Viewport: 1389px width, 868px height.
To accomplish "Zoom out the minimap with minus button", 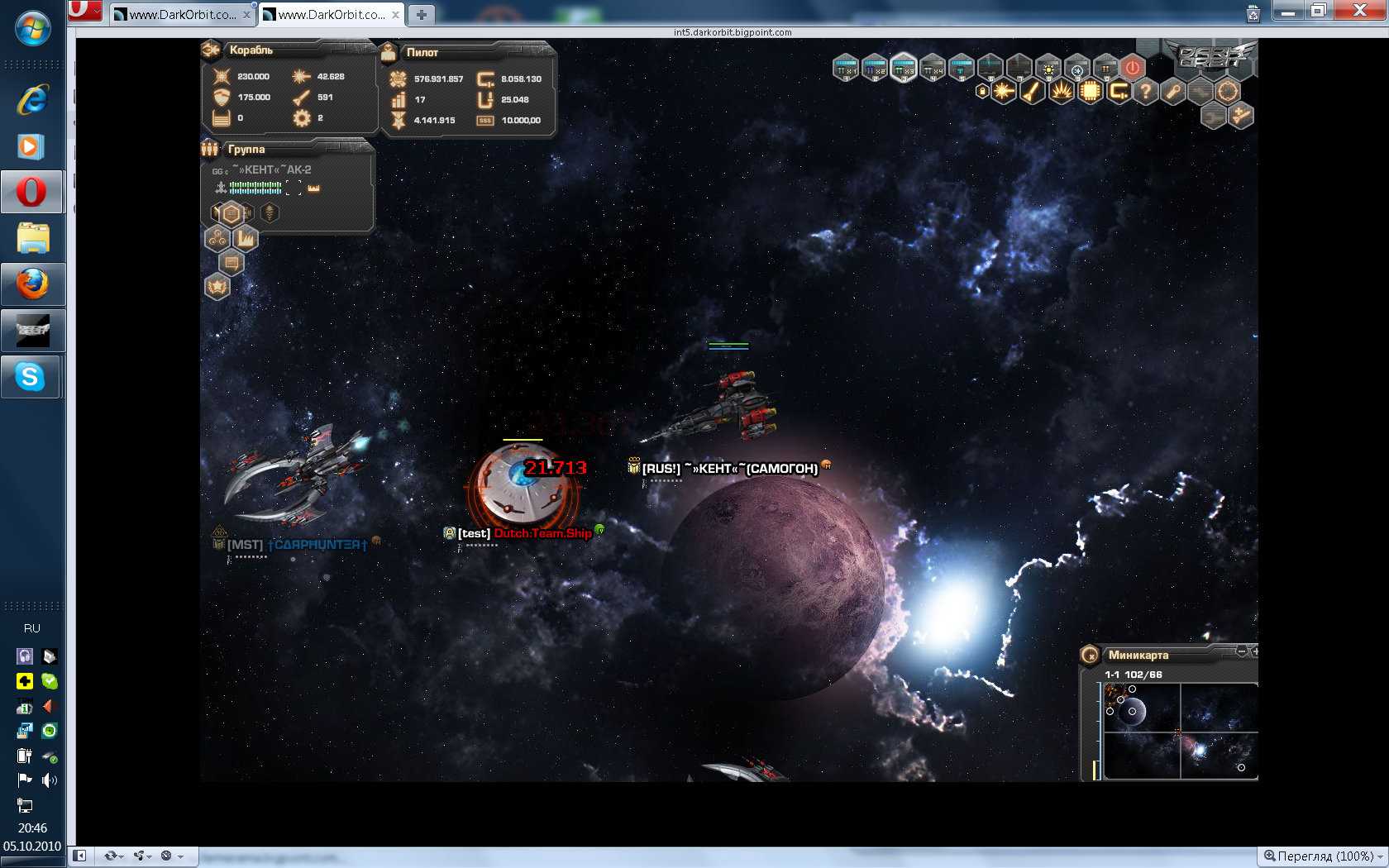I will (x=1241, y=651).
